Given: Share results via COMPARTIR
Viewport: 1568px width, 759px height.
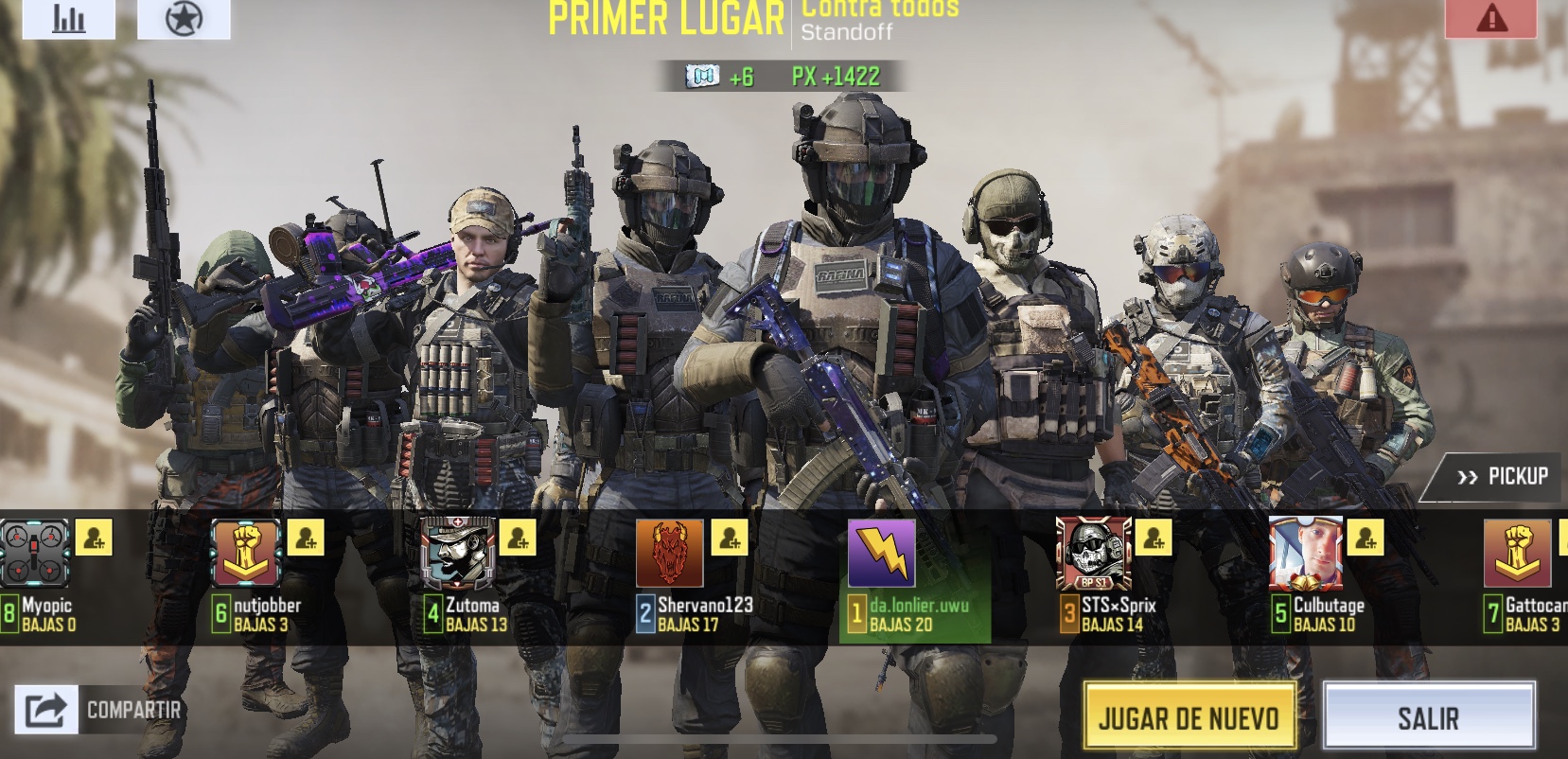Looking at the screenshot, I should tap(99, 709).
